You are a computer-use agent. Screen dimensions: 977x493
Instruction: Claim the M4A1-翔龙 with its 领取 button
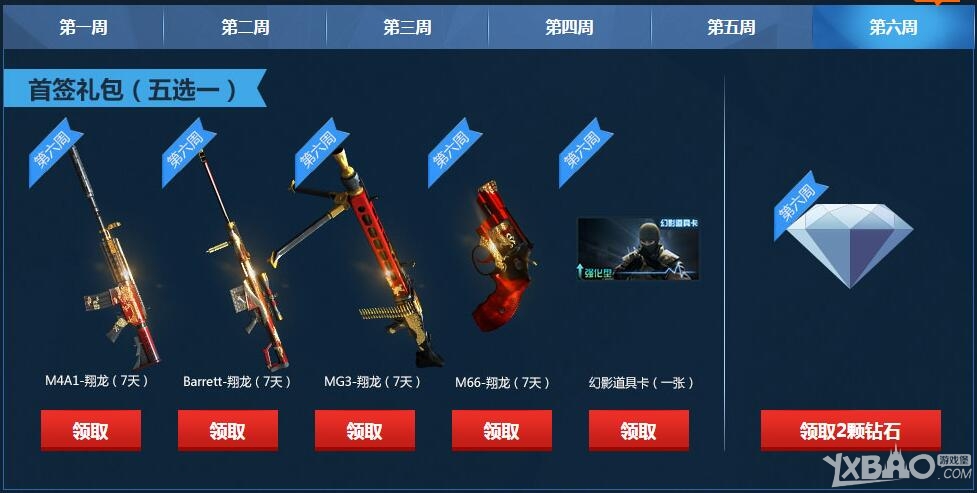[91, 431]
